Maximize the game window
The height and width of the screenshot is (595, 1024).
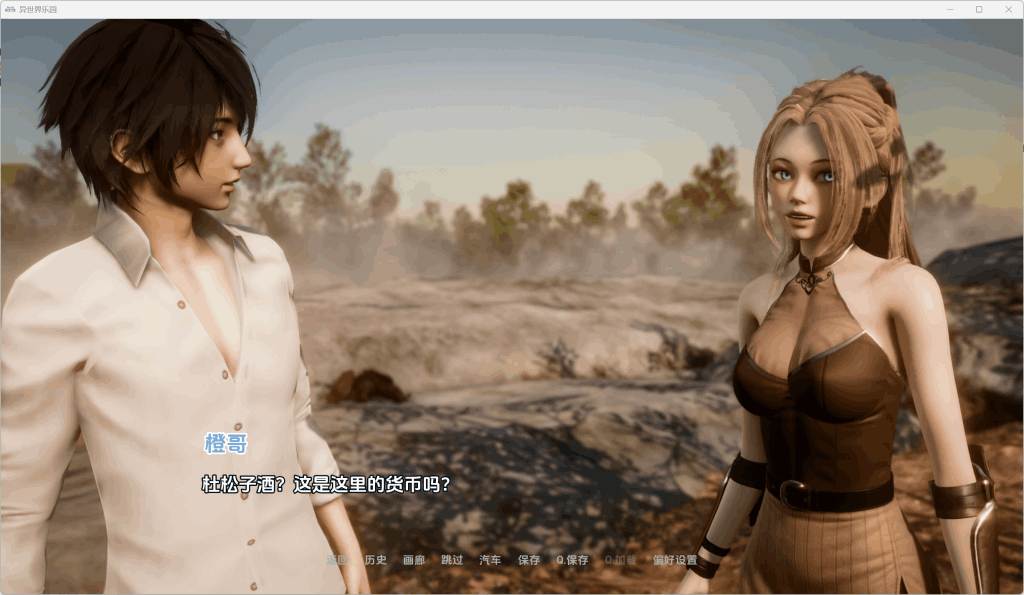pyautogui.click(x=979, y=9)
